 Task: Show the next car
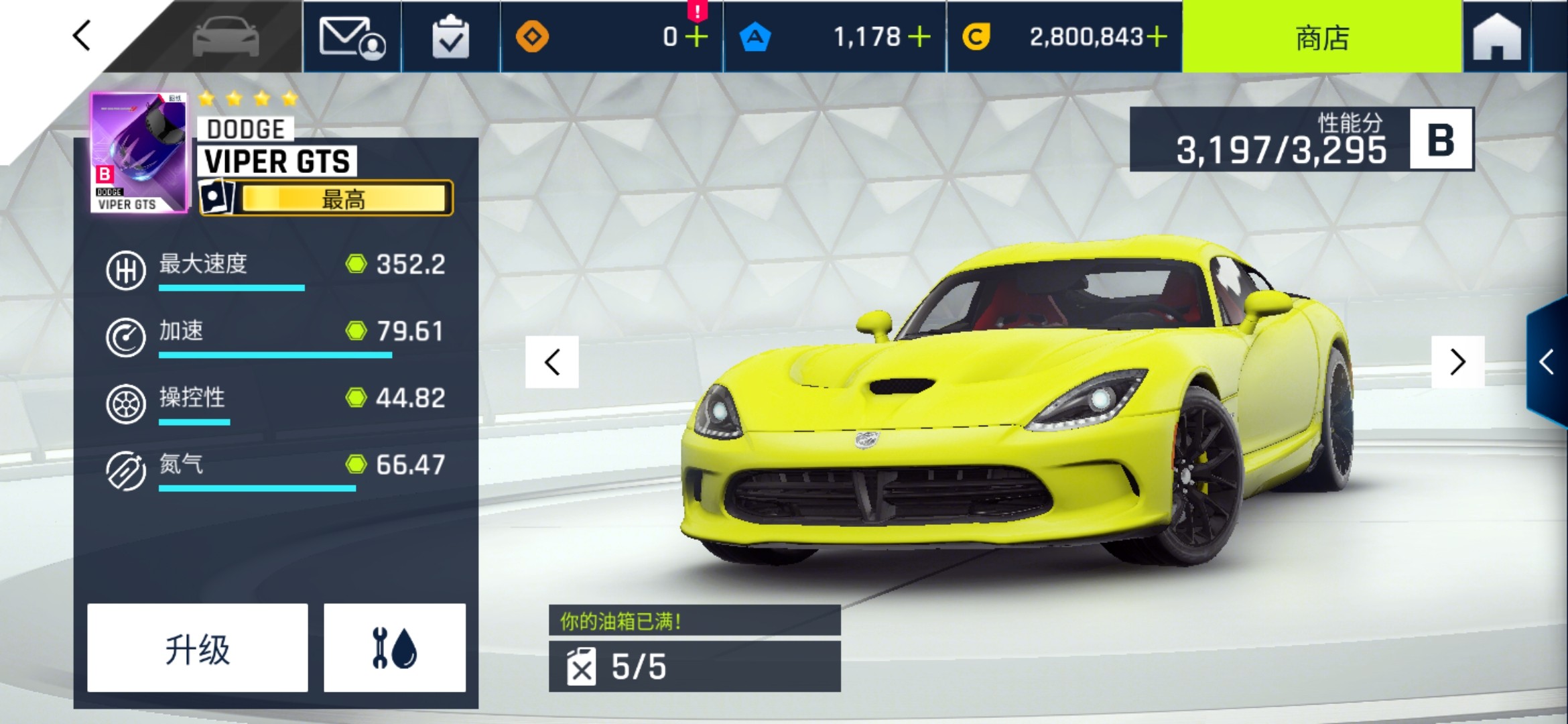tap(1457, 362)
